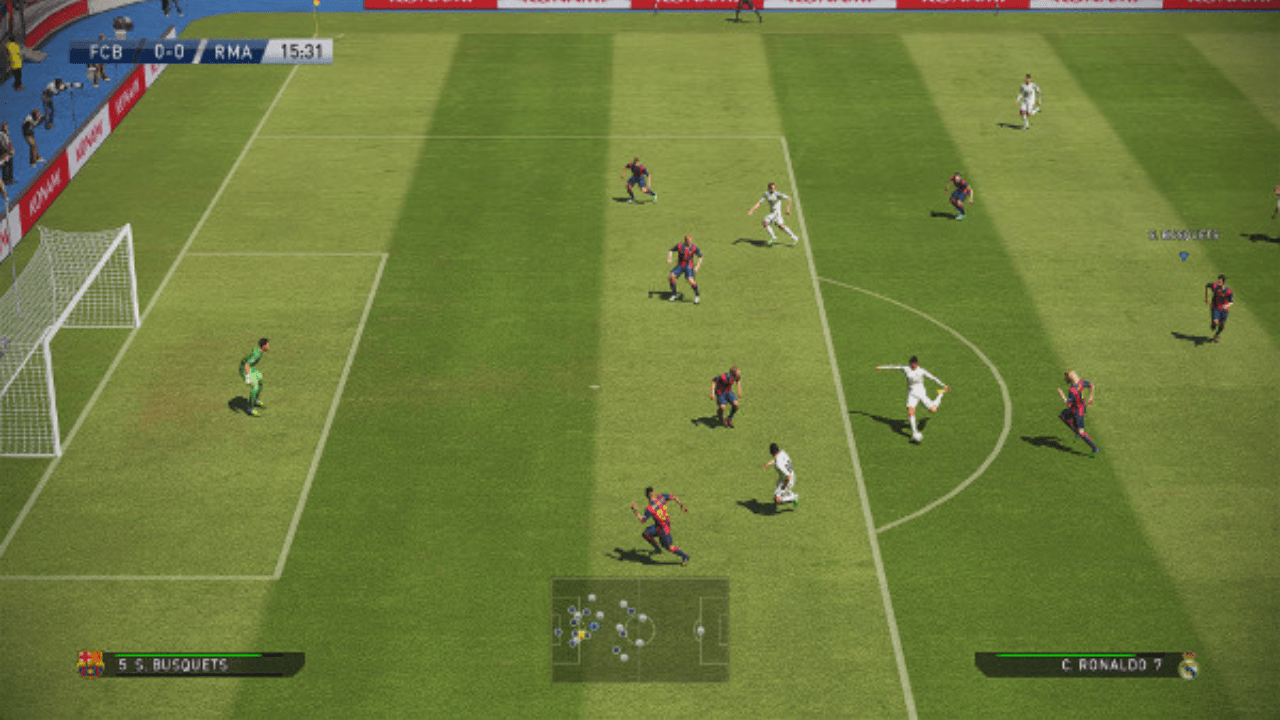Select the FC Barcelona crest icon

tap(90, 664)
